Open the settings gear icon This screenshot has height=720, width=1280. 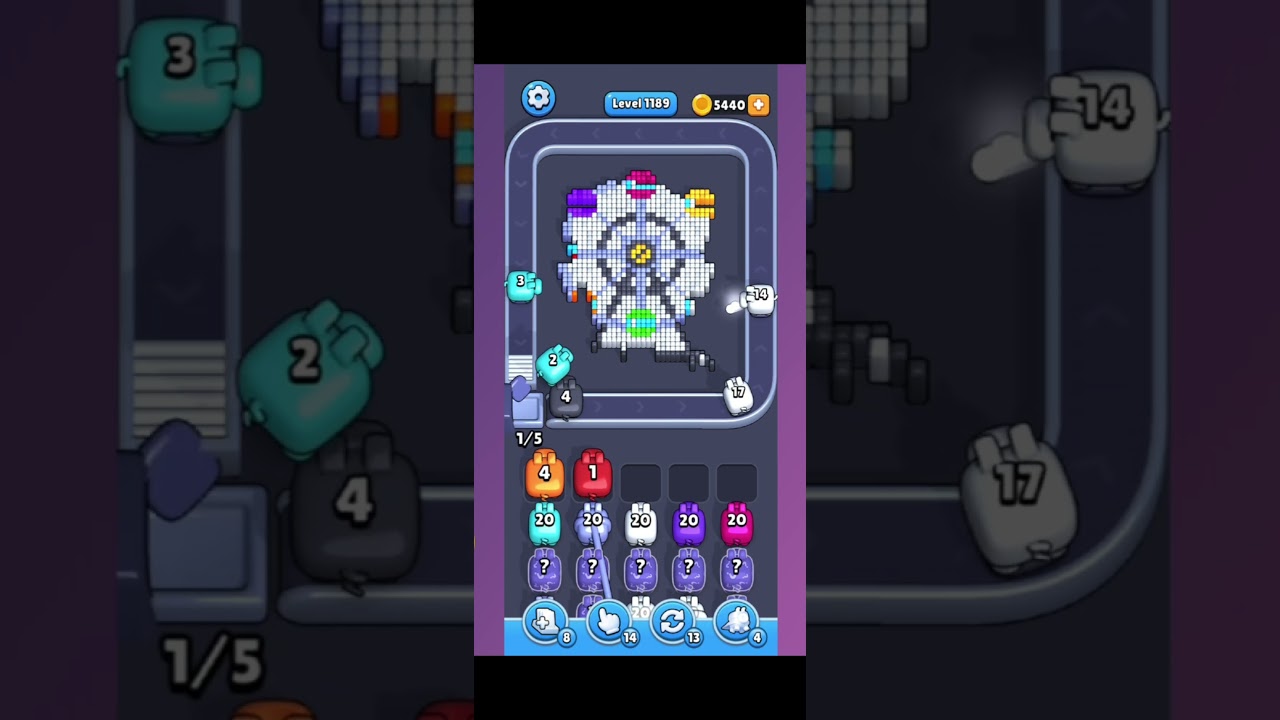(539, 97)
